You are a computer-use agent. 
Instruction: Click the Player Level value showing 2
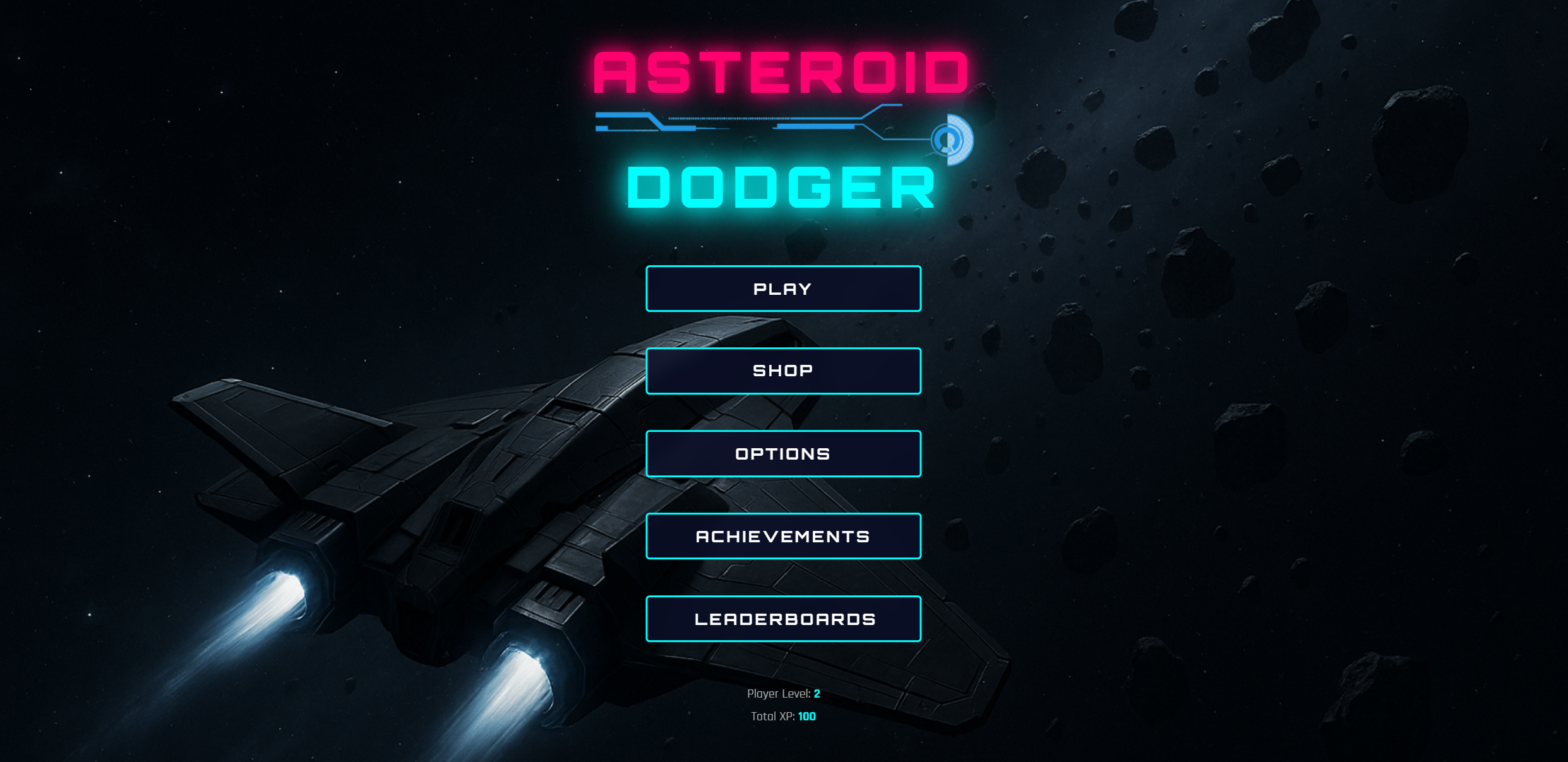(817, 693)
